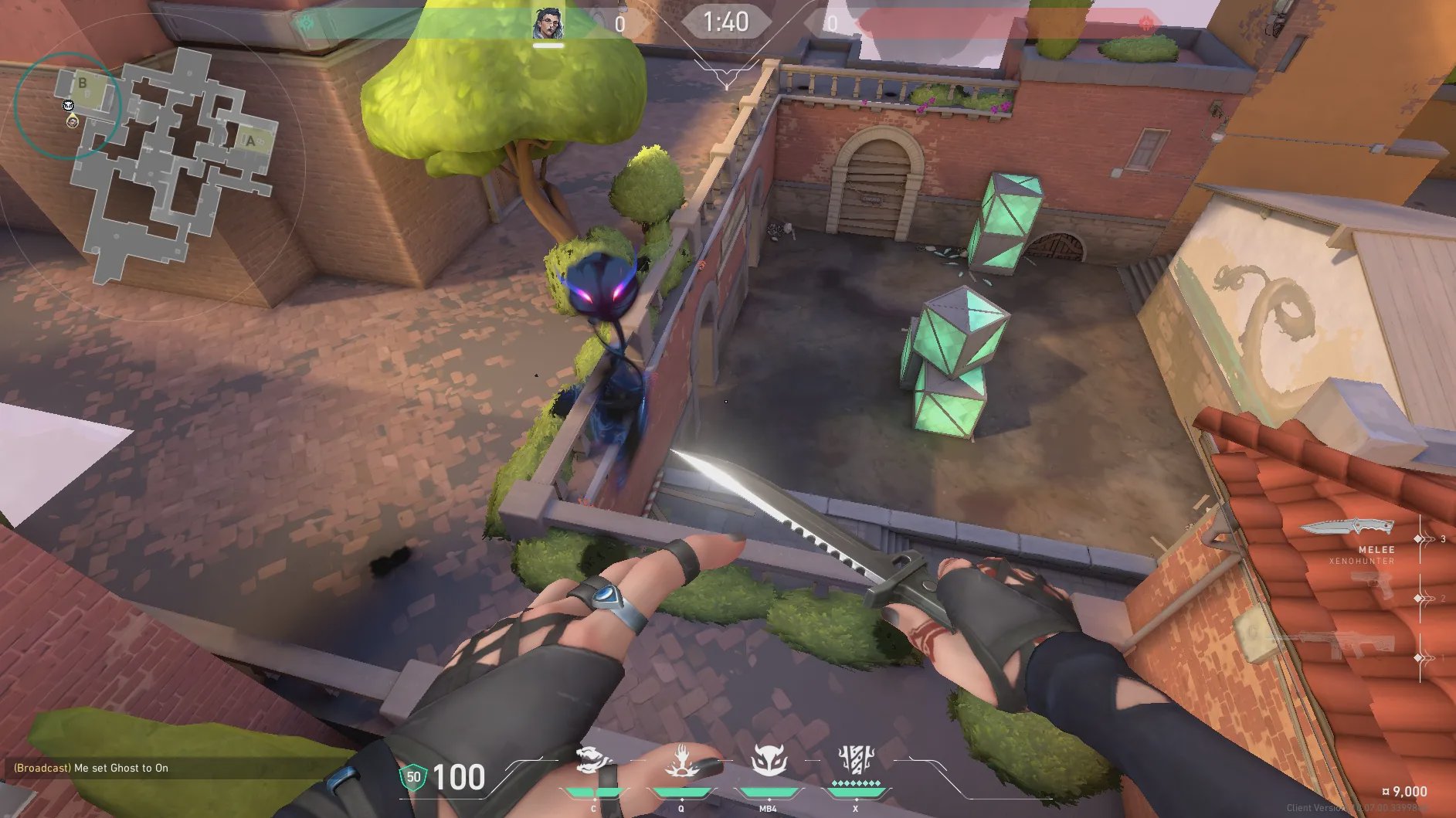Activate the Nightfall ultimate icon

pyautogui.click(x=856, y=760)
